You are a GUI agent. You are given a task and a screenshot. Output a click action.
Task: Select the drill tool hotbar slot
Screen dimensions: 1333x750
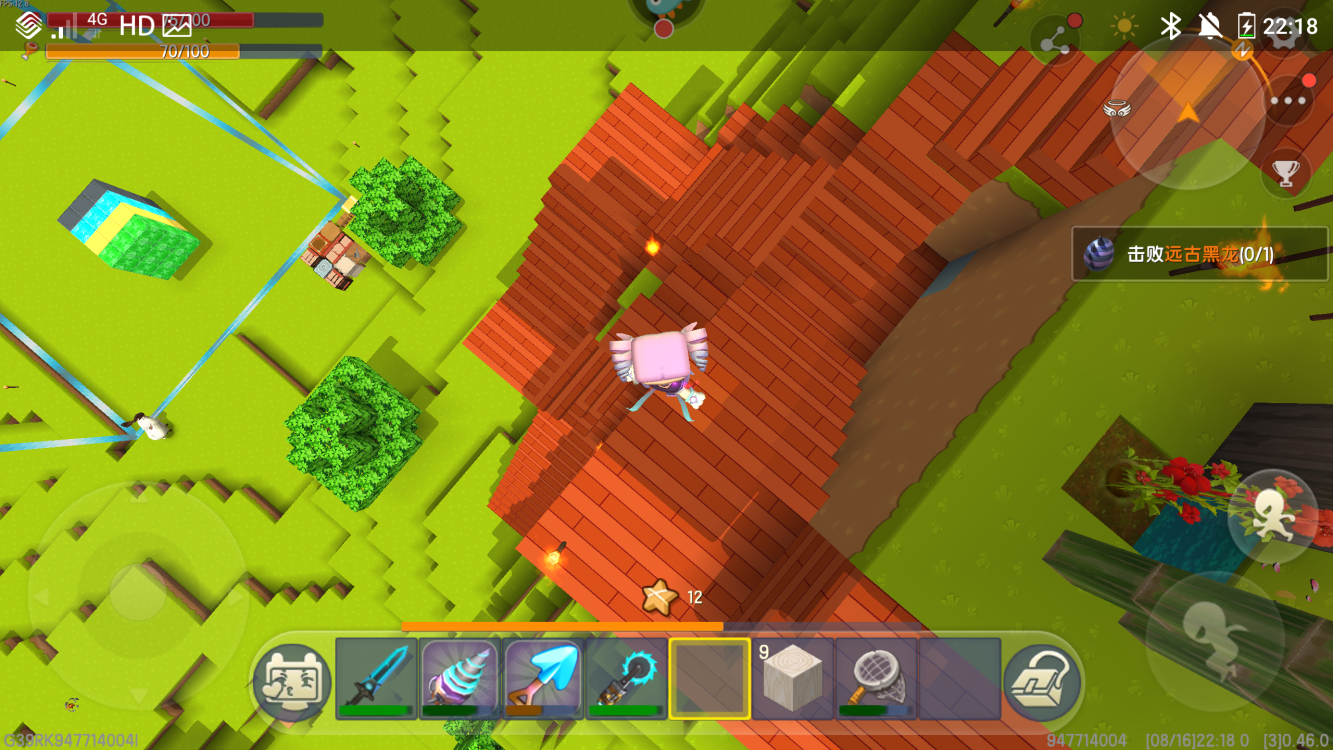(459, 678)
